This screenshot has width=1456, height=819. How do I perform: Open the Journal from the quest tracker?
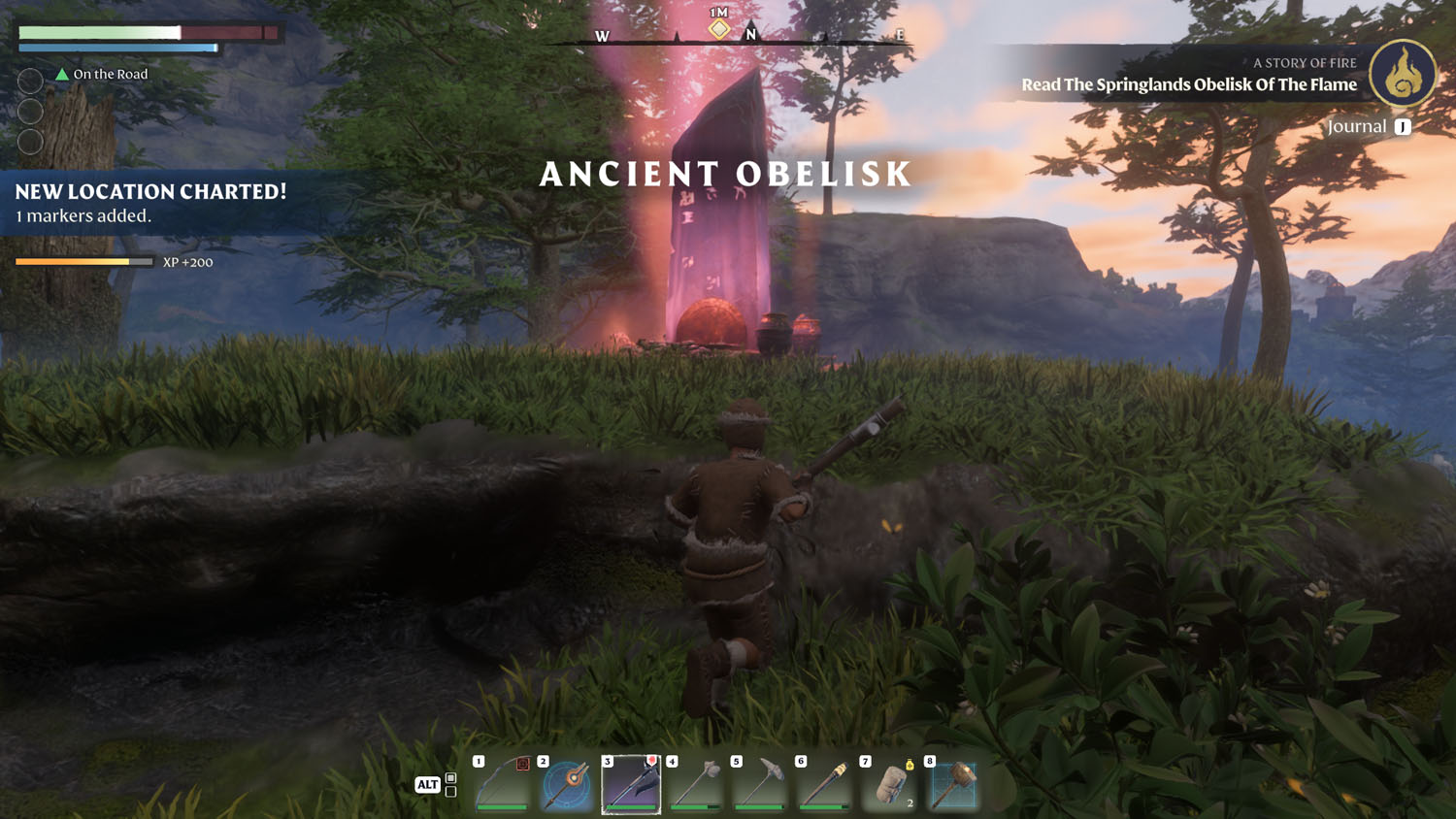(x=1369, y=127)
